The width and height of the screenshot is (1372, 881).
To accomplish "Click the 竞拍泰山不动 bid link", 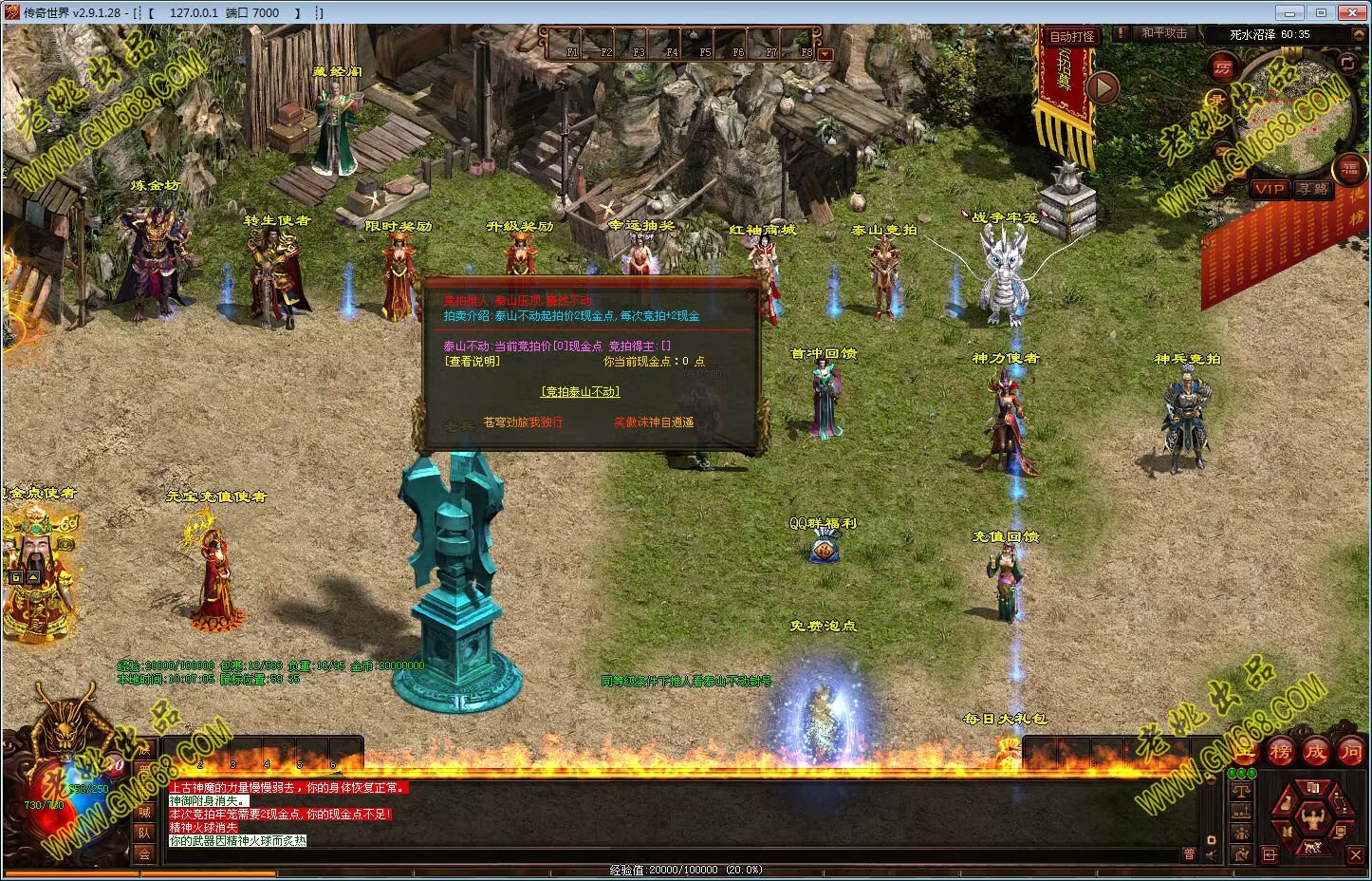I will [x=580, y=391].
